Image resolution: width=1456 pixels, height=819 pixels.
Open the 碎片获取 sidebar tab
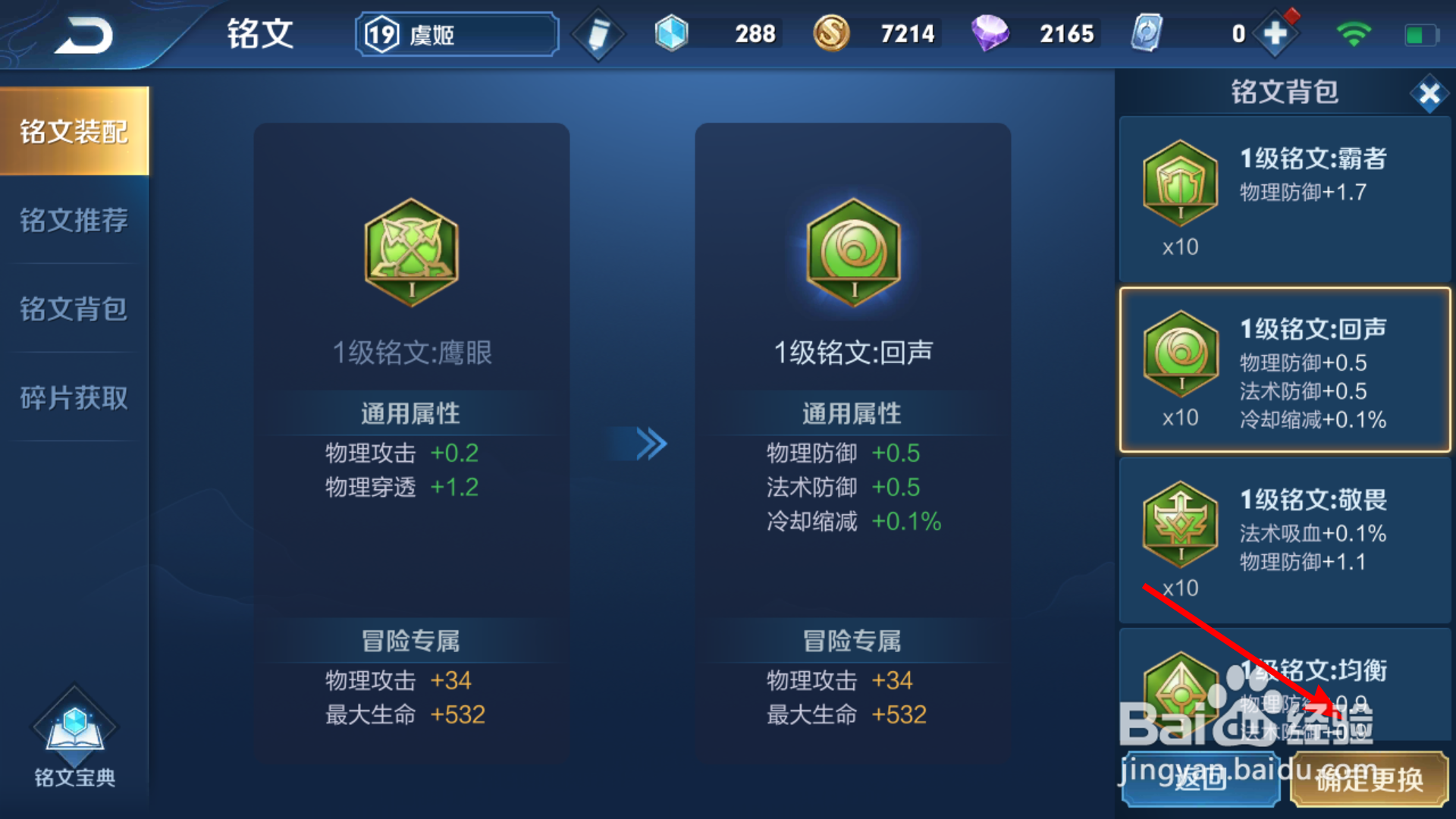74,397
